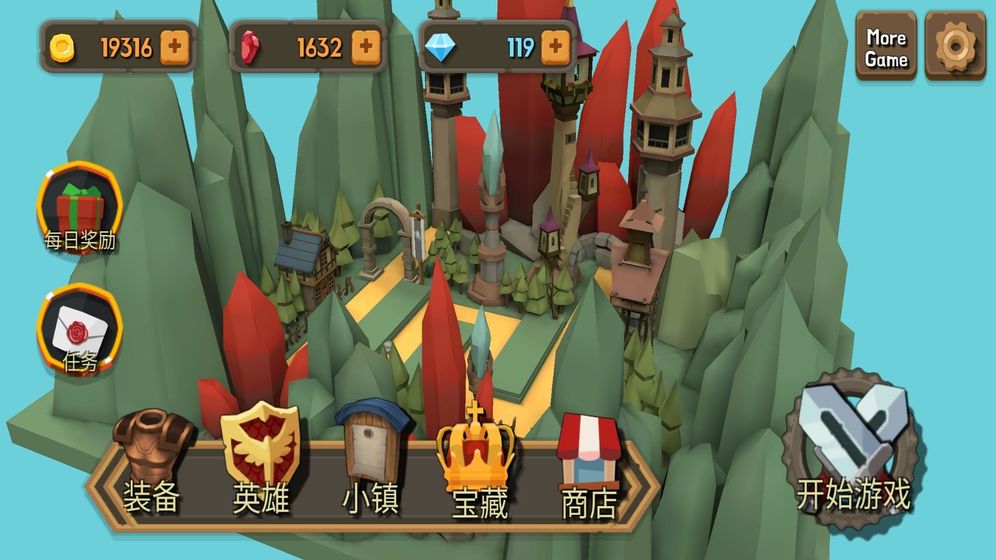Claim the daily reward gift box (每日奖励)
Screen dimensions: 996x560
coord(80,210)
